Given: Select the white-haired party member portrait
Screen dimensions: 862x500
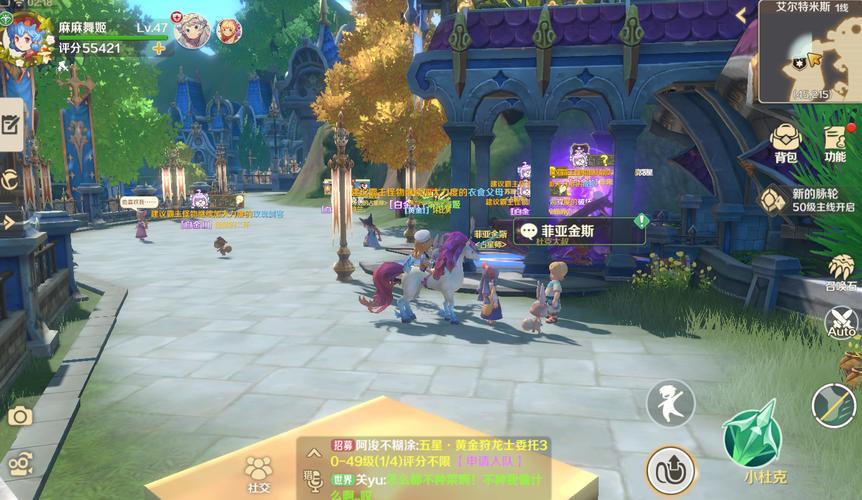Looking at the screenshot, I should click(191, 31).
